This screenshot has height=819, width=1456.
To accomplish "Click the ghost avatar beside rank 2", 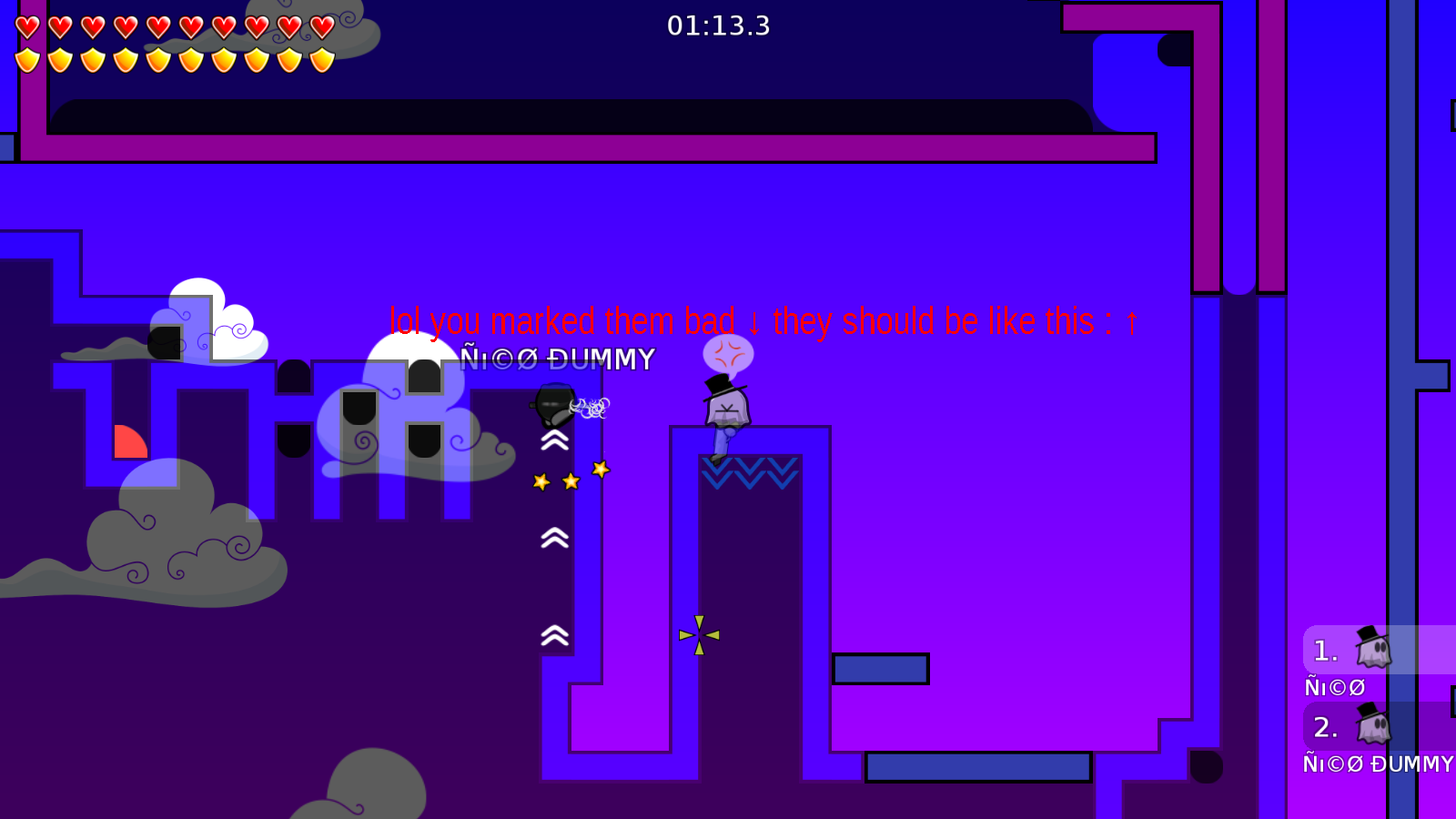I will (x=1374, y=726).
